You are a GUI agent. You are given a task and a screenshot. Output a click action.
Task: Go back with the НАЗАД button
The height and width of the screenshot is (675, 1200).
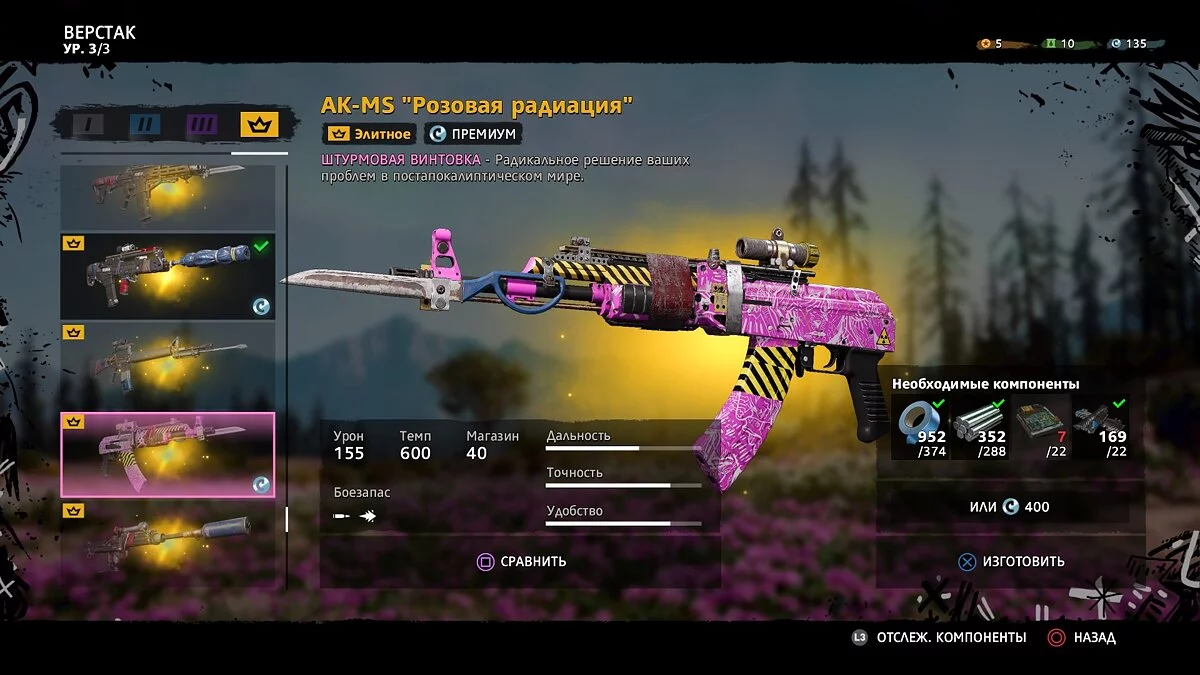click(1082, 637)
